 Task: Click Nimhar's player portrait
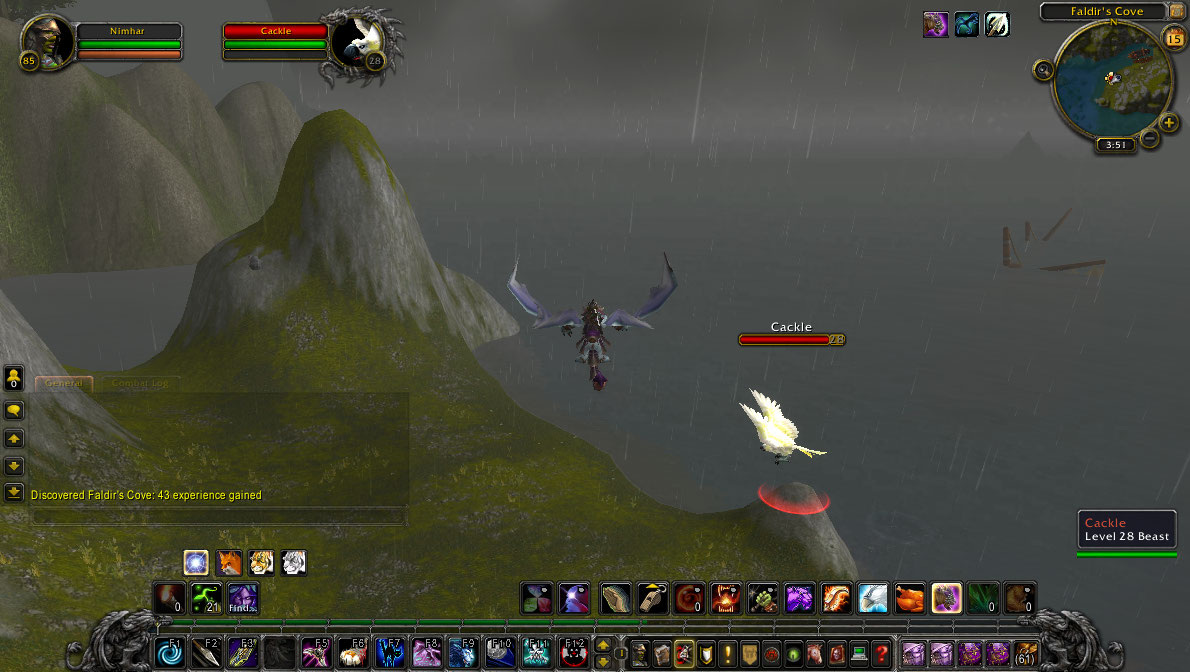coord(46,40)
